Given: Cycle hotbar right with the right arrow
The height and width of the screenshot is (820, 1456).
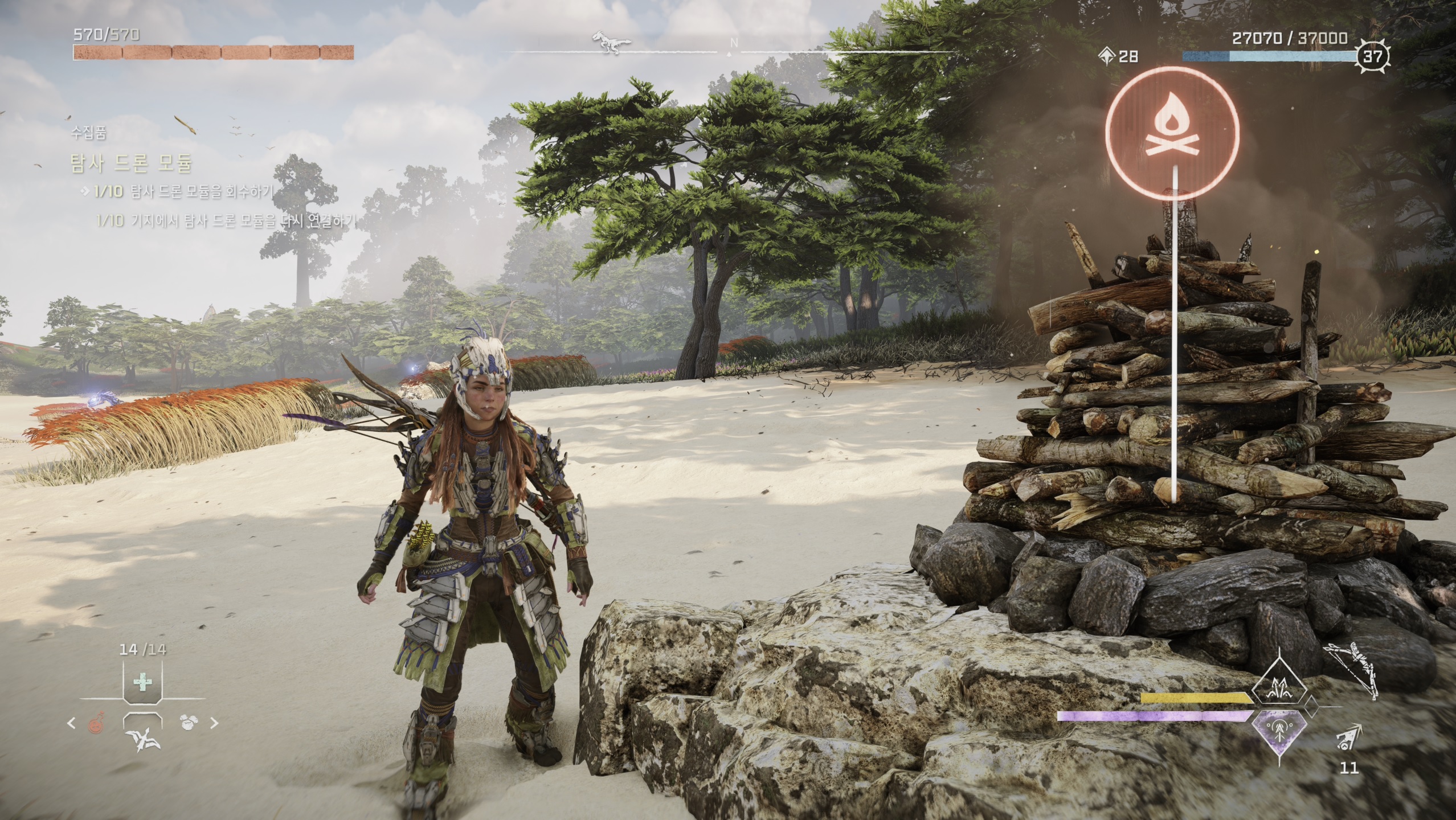Looking at the screenshot, I should (214, 723).
